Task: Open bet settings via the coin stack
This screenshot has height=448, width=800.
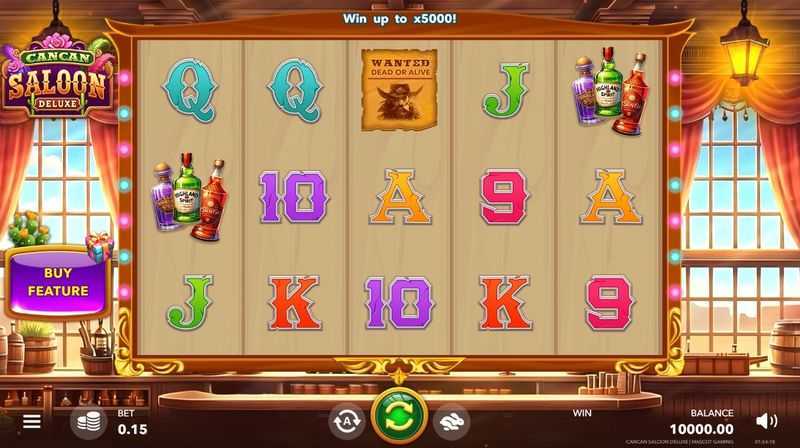Action: (x=88, y=421)
